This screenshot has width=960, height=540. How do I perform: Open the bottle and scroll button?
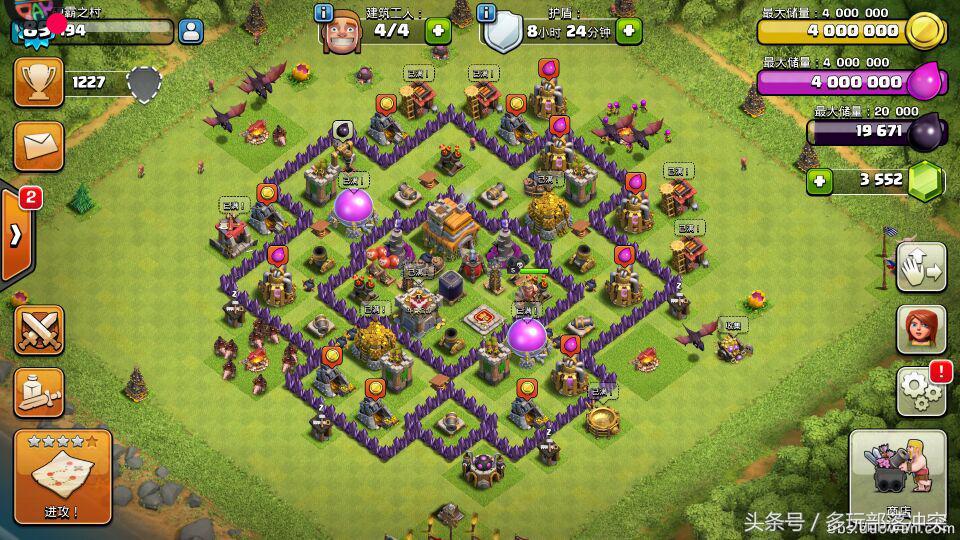[x=39, y=392]
